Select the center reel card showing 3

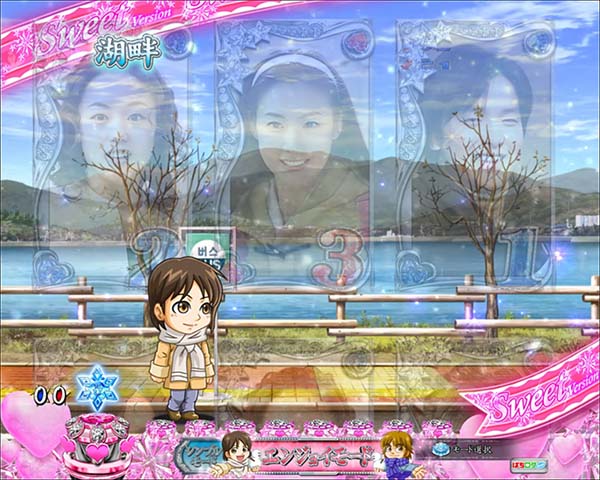pos(303,160)
